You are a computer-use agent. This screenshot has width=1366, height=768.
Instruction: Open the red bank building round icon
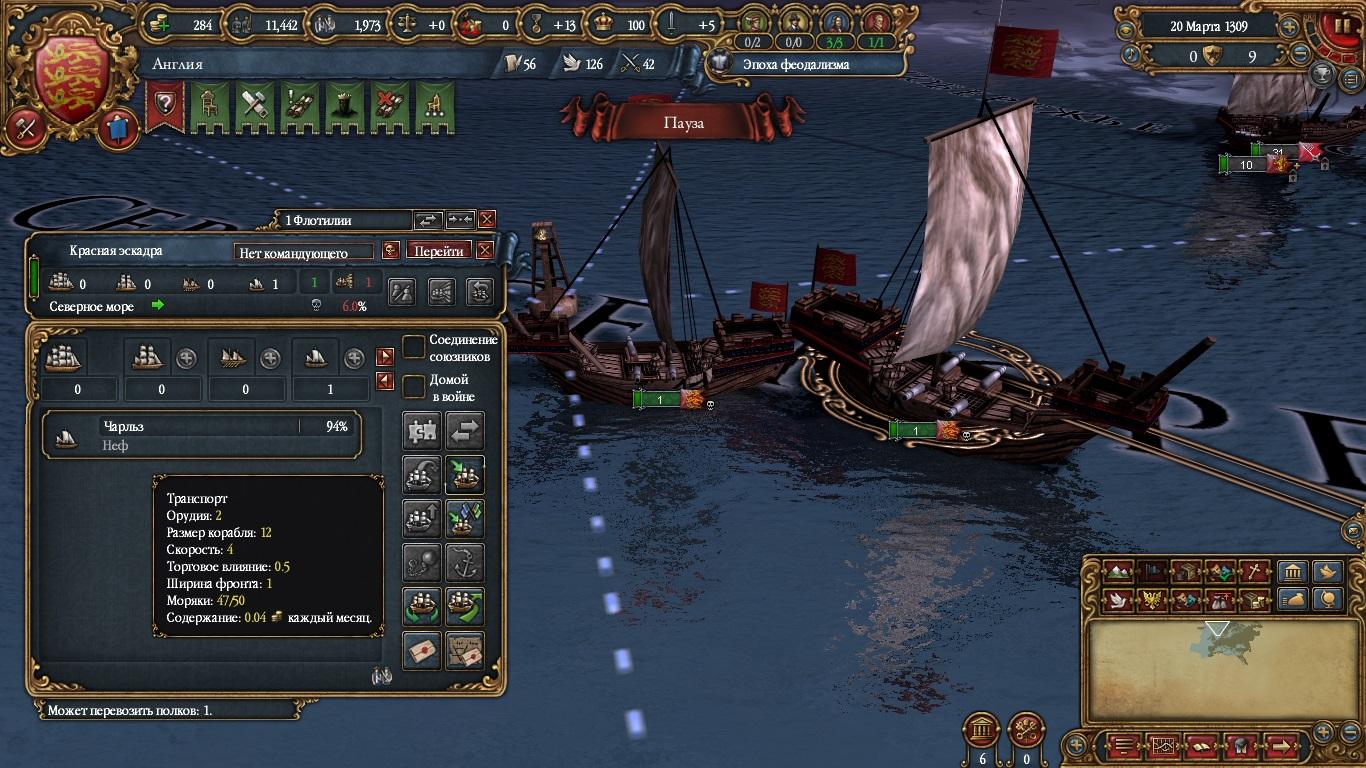[980, 730]
